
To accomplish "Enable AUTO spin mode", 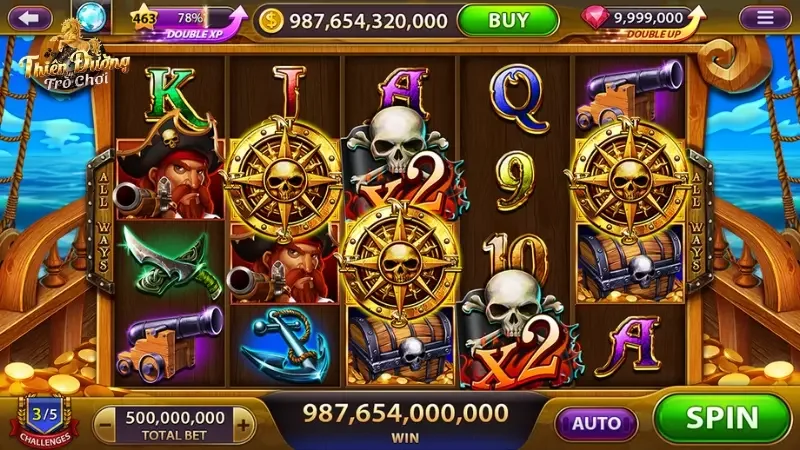I will click(x=596, y=423).
